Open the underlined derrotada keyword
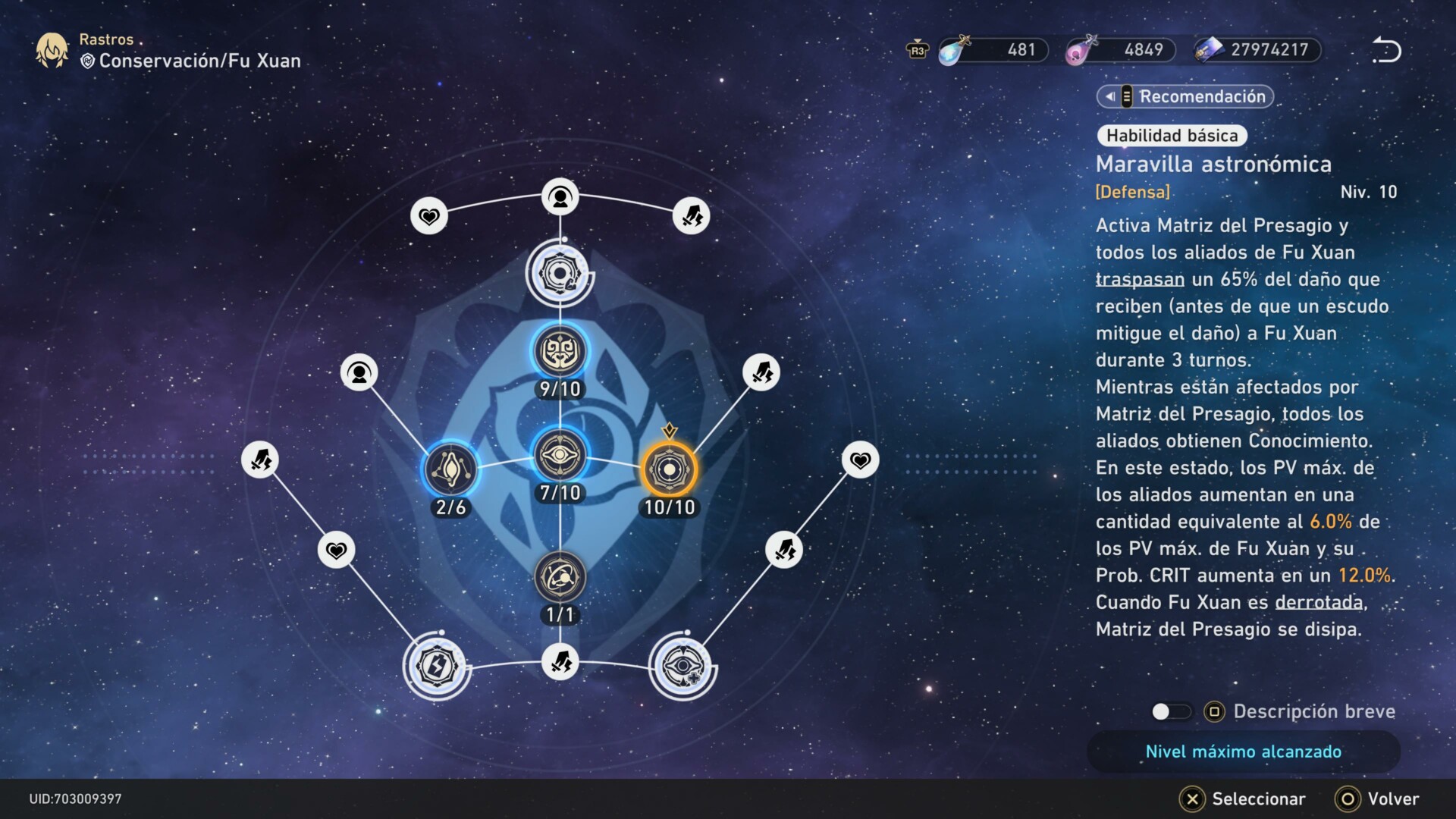The width and height of the screenshot is (1456, 819). pyautogui.click(x=1319, y=602)
